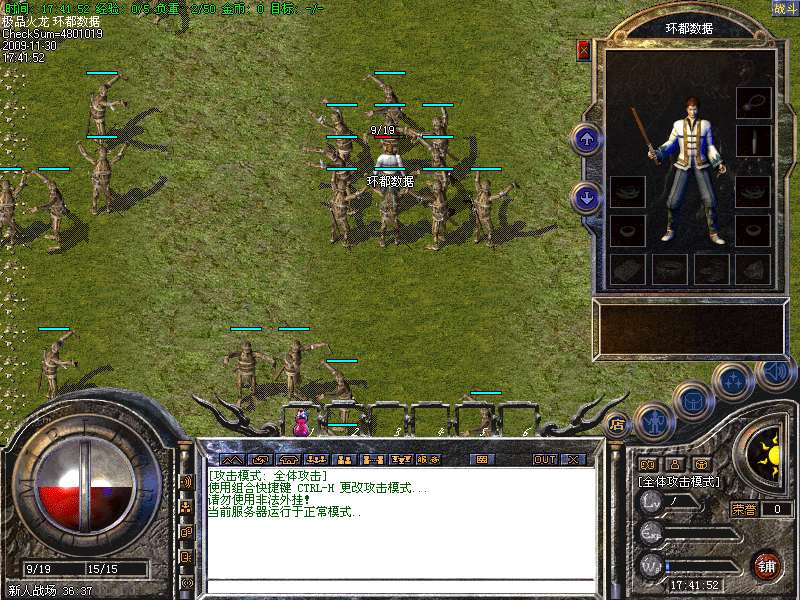Open the bag inventory round button

click(x=692, y=400)
